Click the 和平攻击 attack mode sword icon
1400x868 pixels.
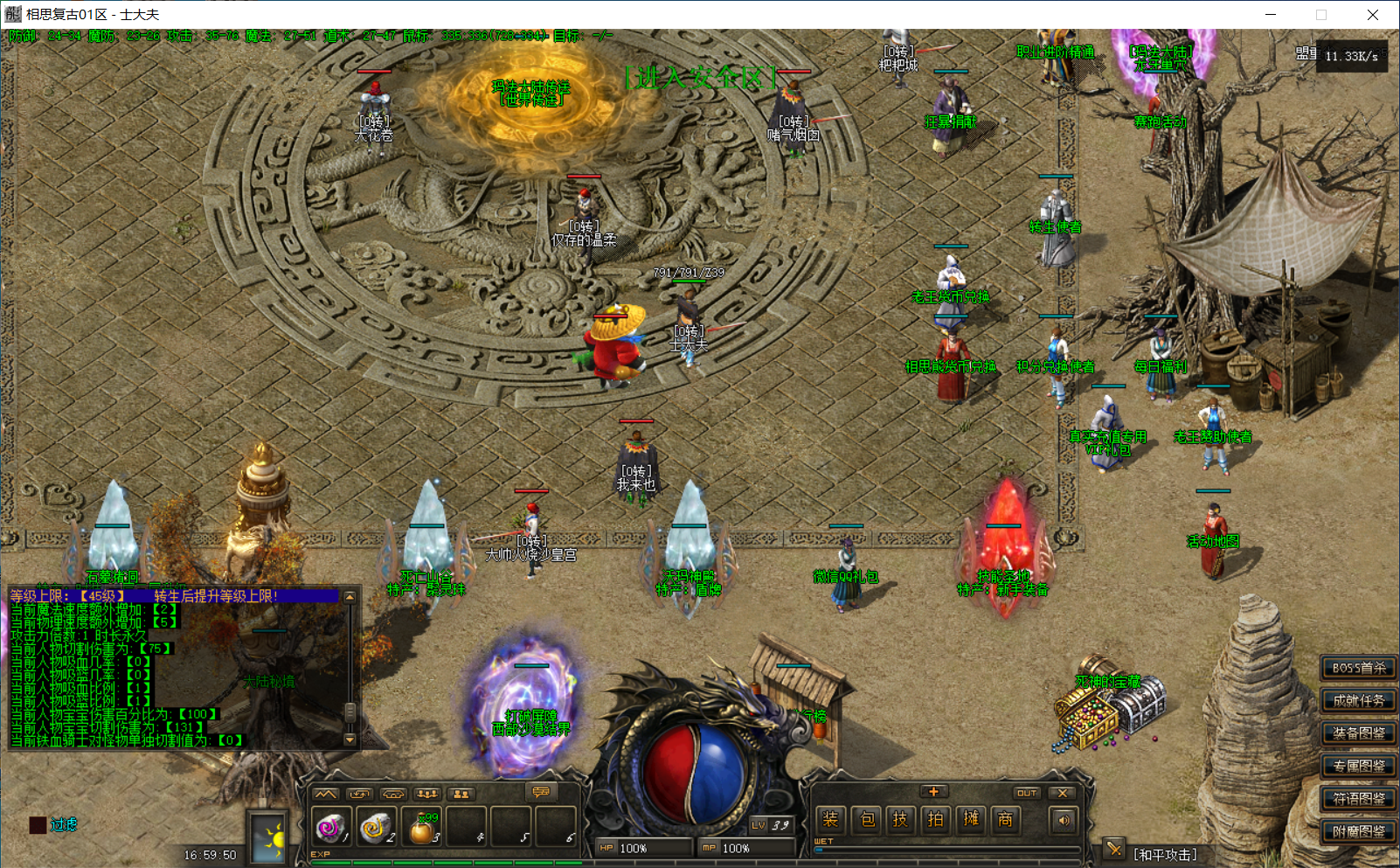click(1113, 849)
